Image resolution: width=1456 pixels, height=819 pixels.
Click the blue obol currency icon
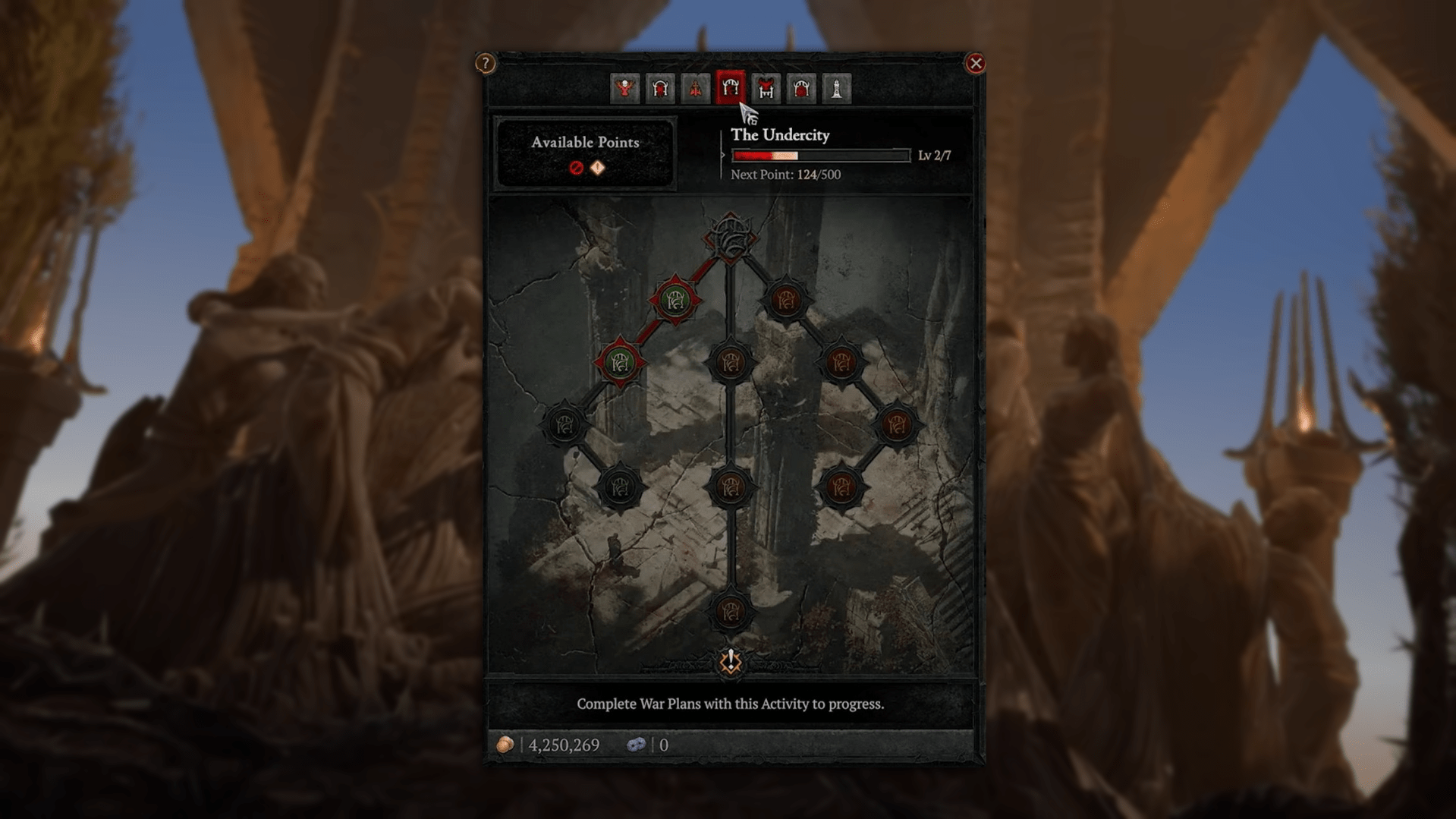pyautogui.click(x=637, y=745)
